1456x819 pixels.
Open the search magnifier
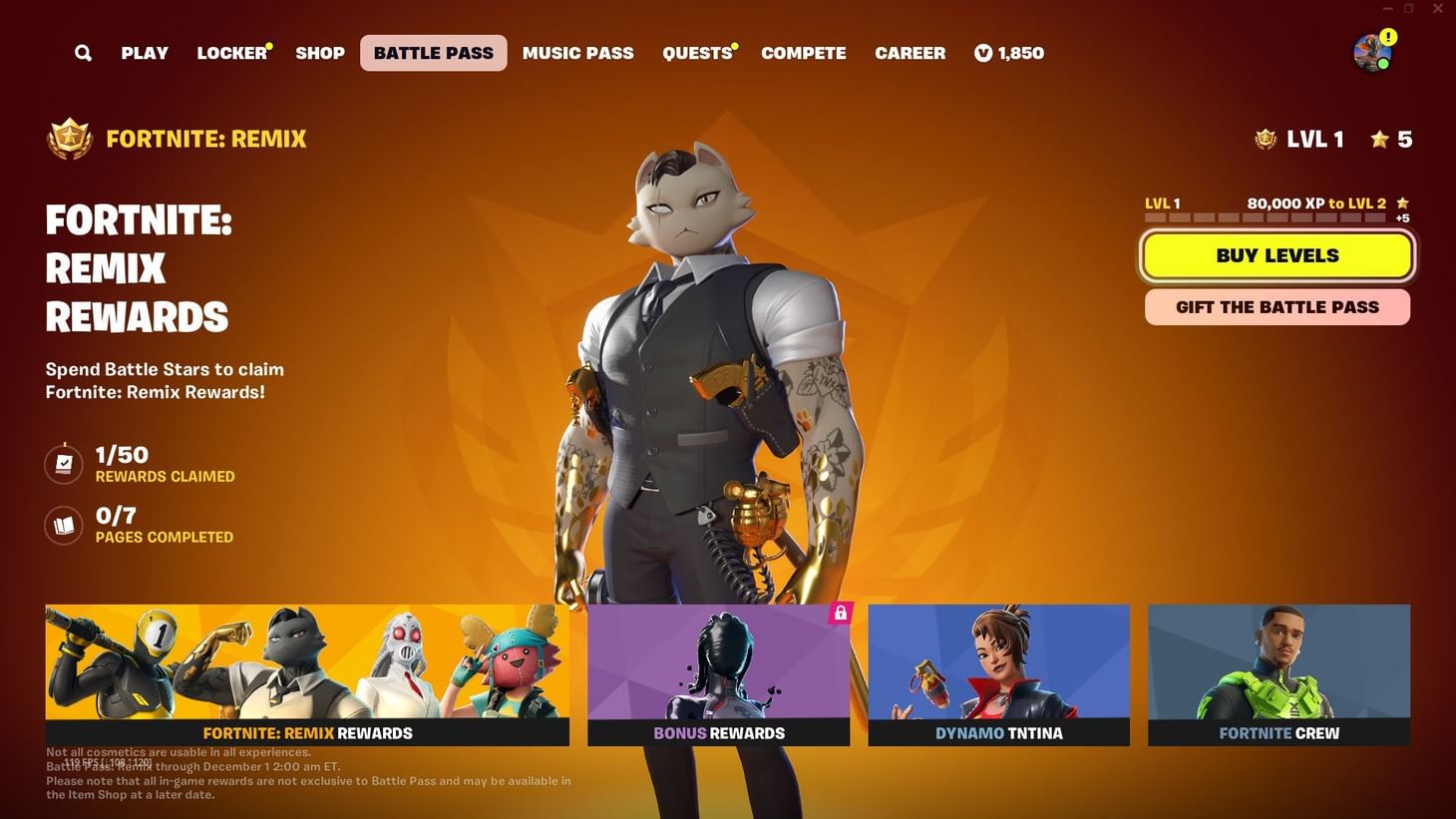coord(83,52)
